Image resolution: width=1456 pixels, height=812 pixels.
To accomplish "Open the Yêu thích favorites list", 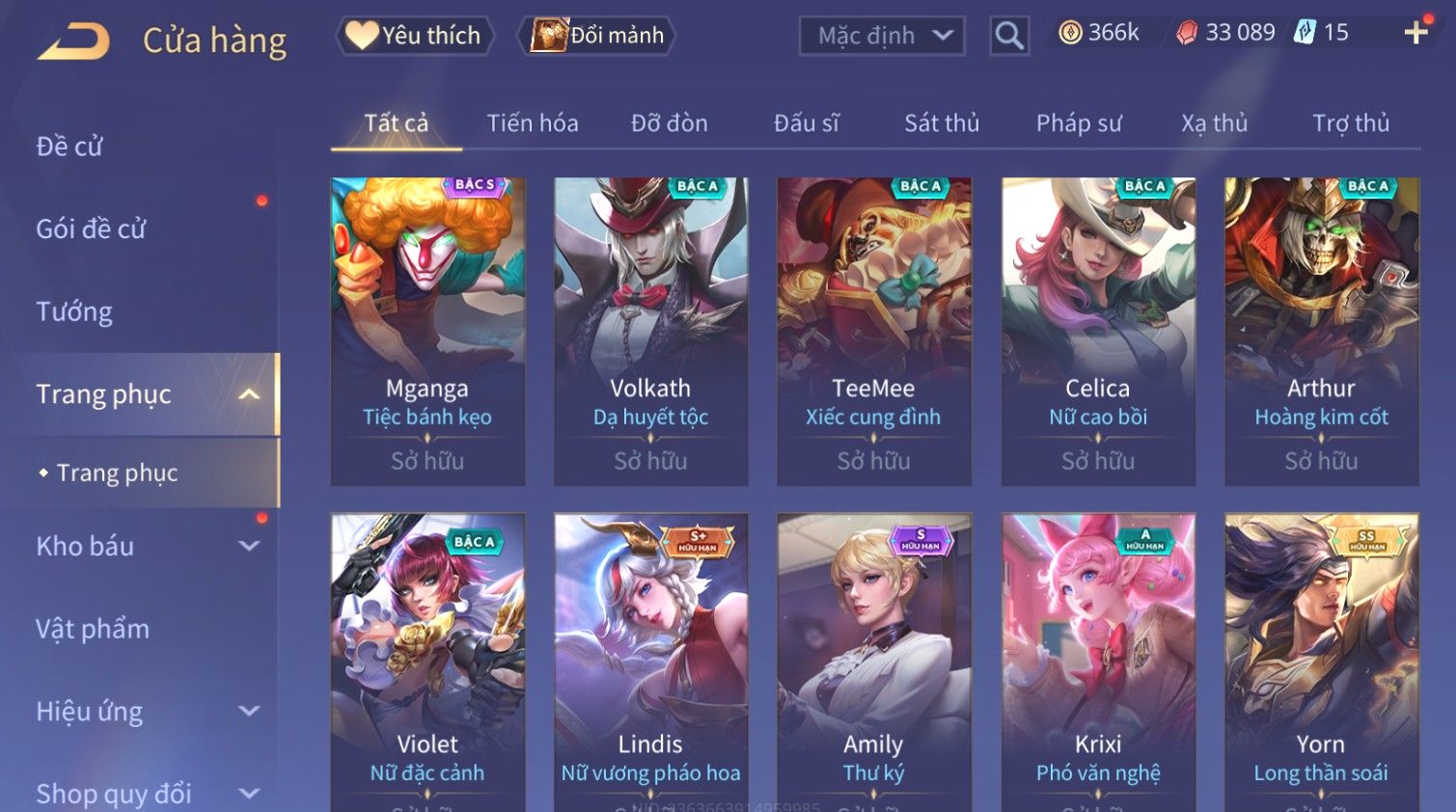I will click(414, 36).
